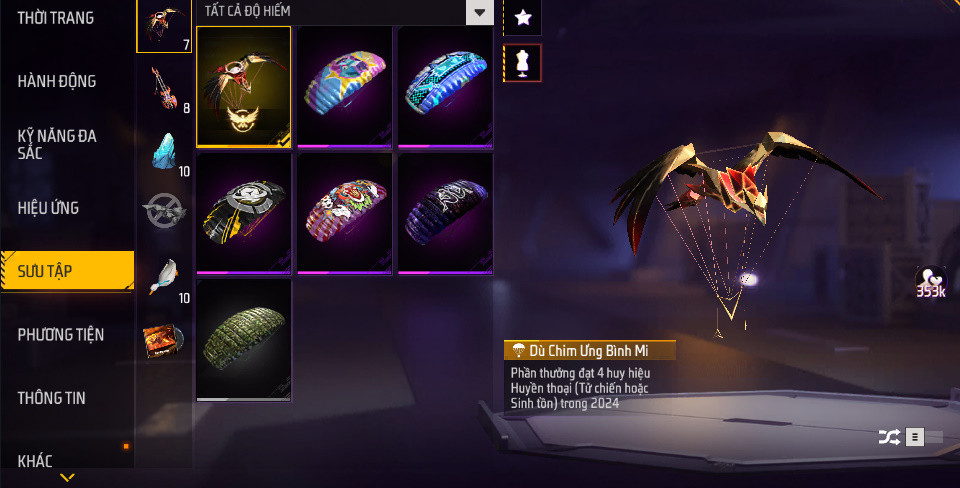
Task: Switch to the Hành Động section
Action: pos(61,81)
